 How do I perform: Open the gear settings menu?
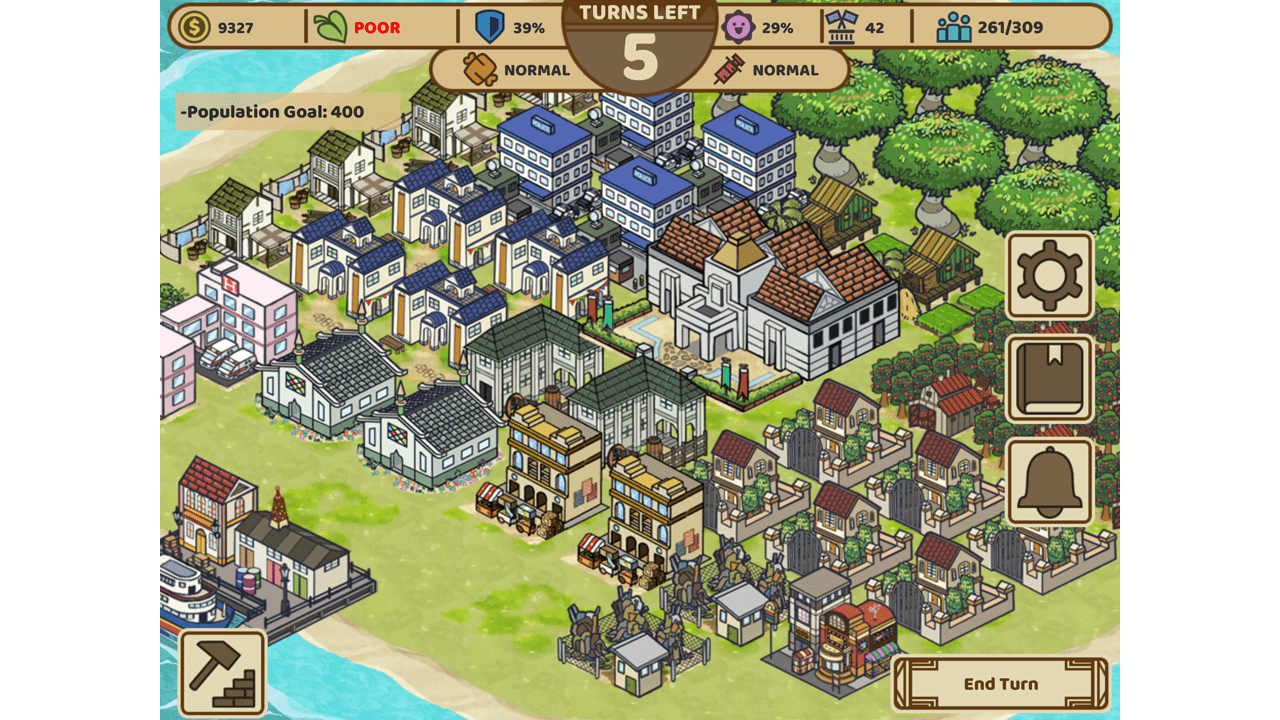point(1049,275)
